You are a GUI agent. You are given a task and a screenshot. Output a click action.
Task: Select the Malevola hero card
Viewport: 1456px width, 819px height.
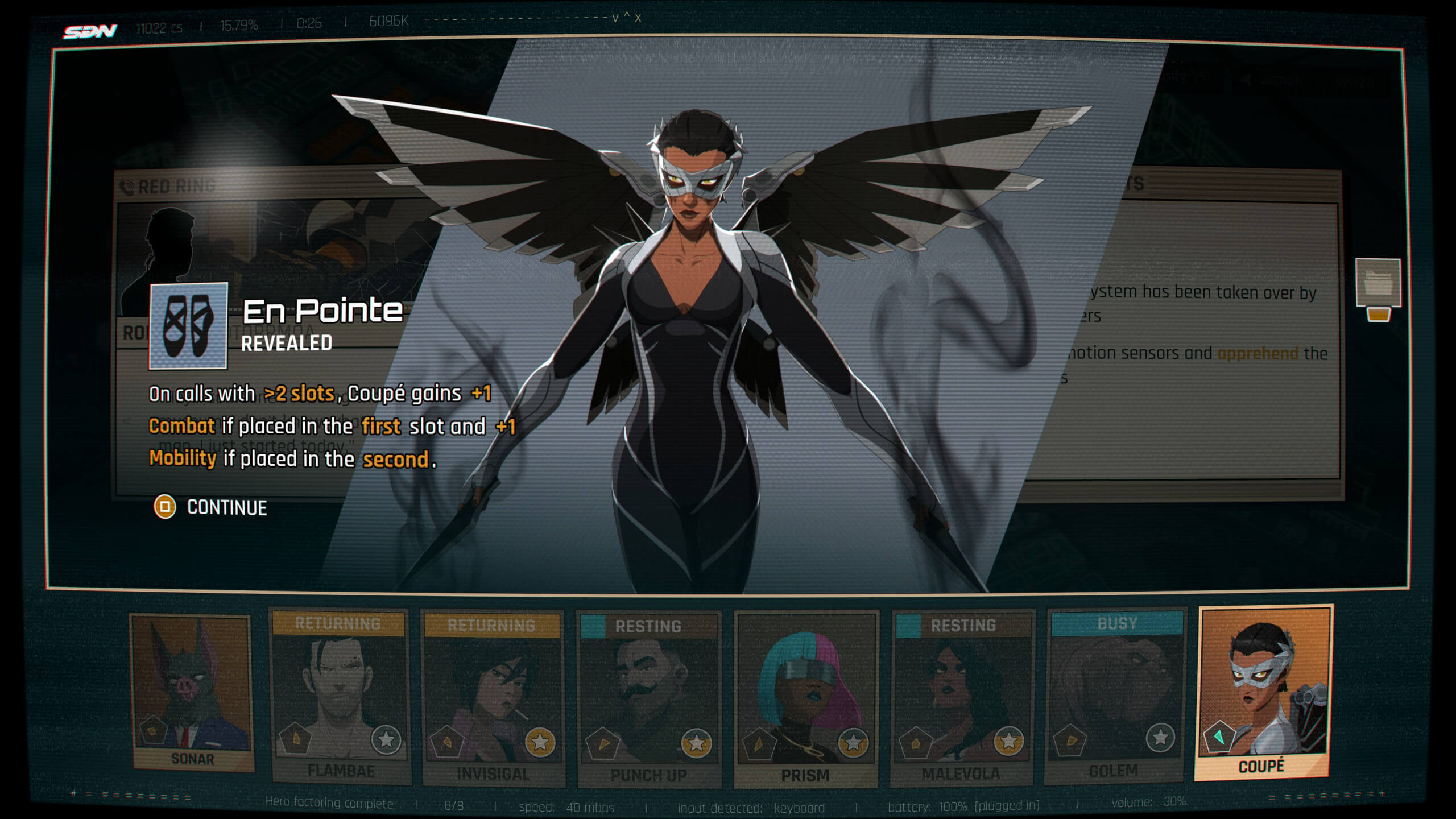(x=962, y=698)
